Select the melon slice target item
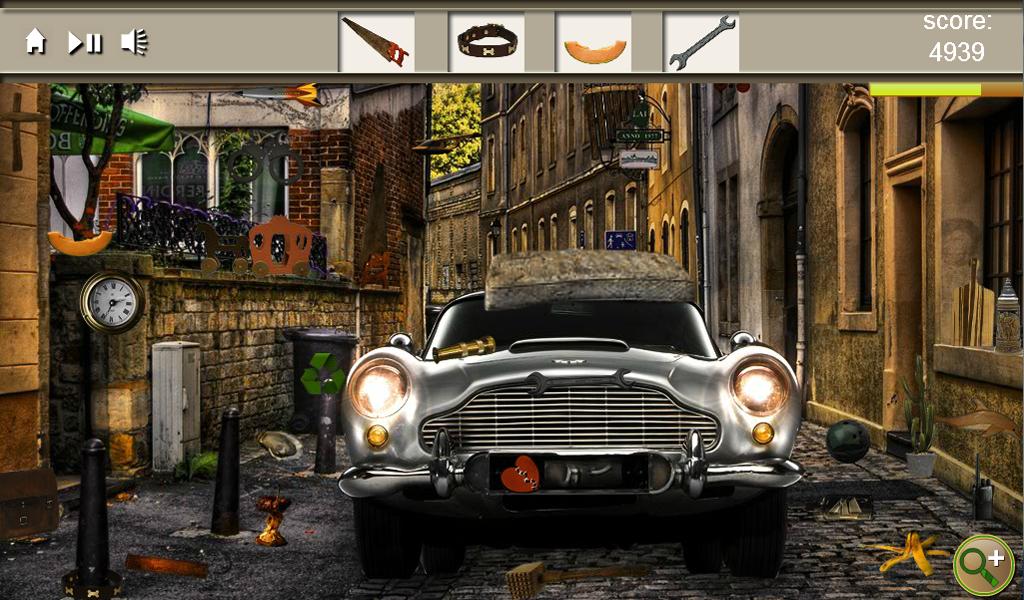This screenshot has height=600, width=1024. [x=594, y=48]
